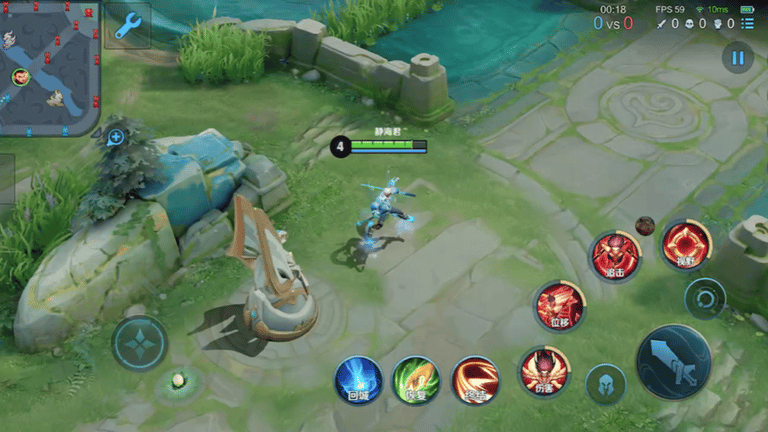768x432 pixels.
Task: Touch the movement joystick pad
Action: pyautogui.click(x=140, y=343)
